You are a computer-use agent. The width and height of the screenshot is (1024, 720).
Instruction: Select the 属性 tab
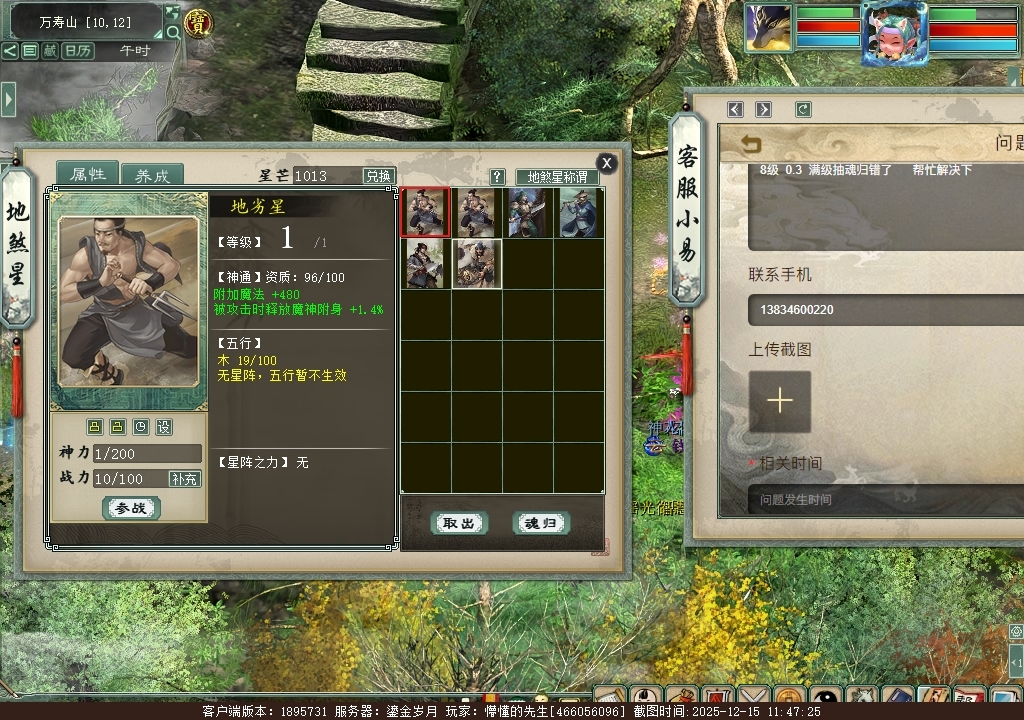[x=87, y=174]
